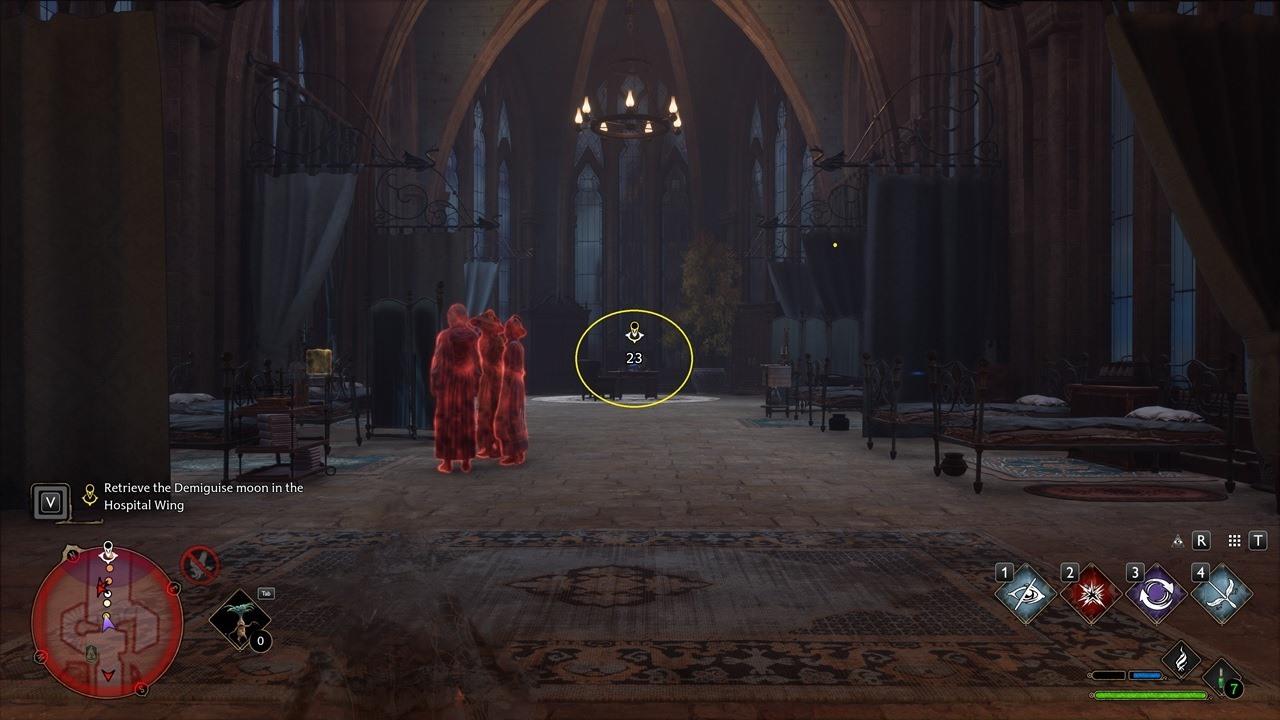Click the diamond grid spell-set switcher icon
The width and height of the screenshot is (1280, 720).
pos(1232,541)
